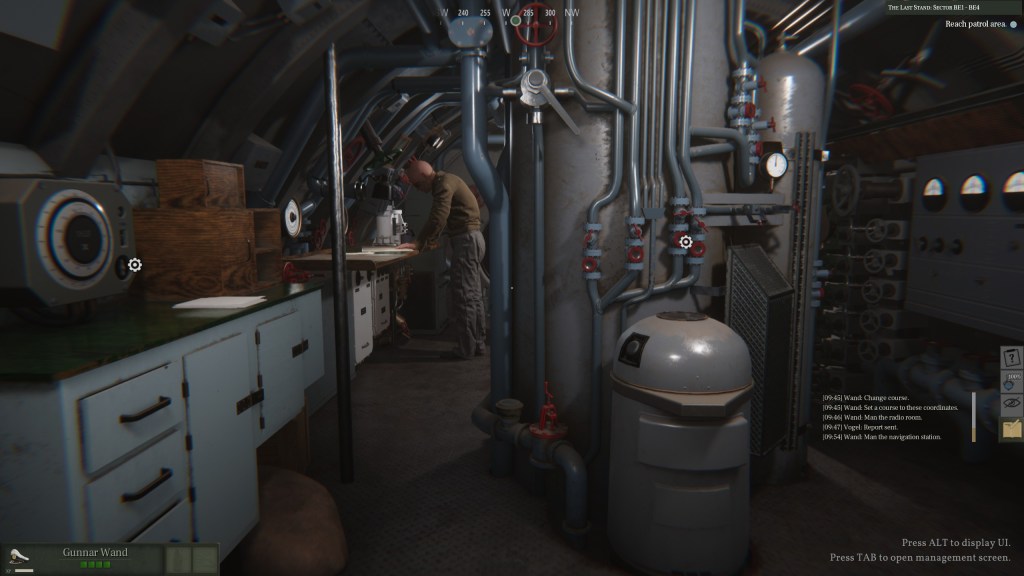Click the message log scrollbar
Image resolution: width=1024 pixels, height=576 pixels.
973,416
